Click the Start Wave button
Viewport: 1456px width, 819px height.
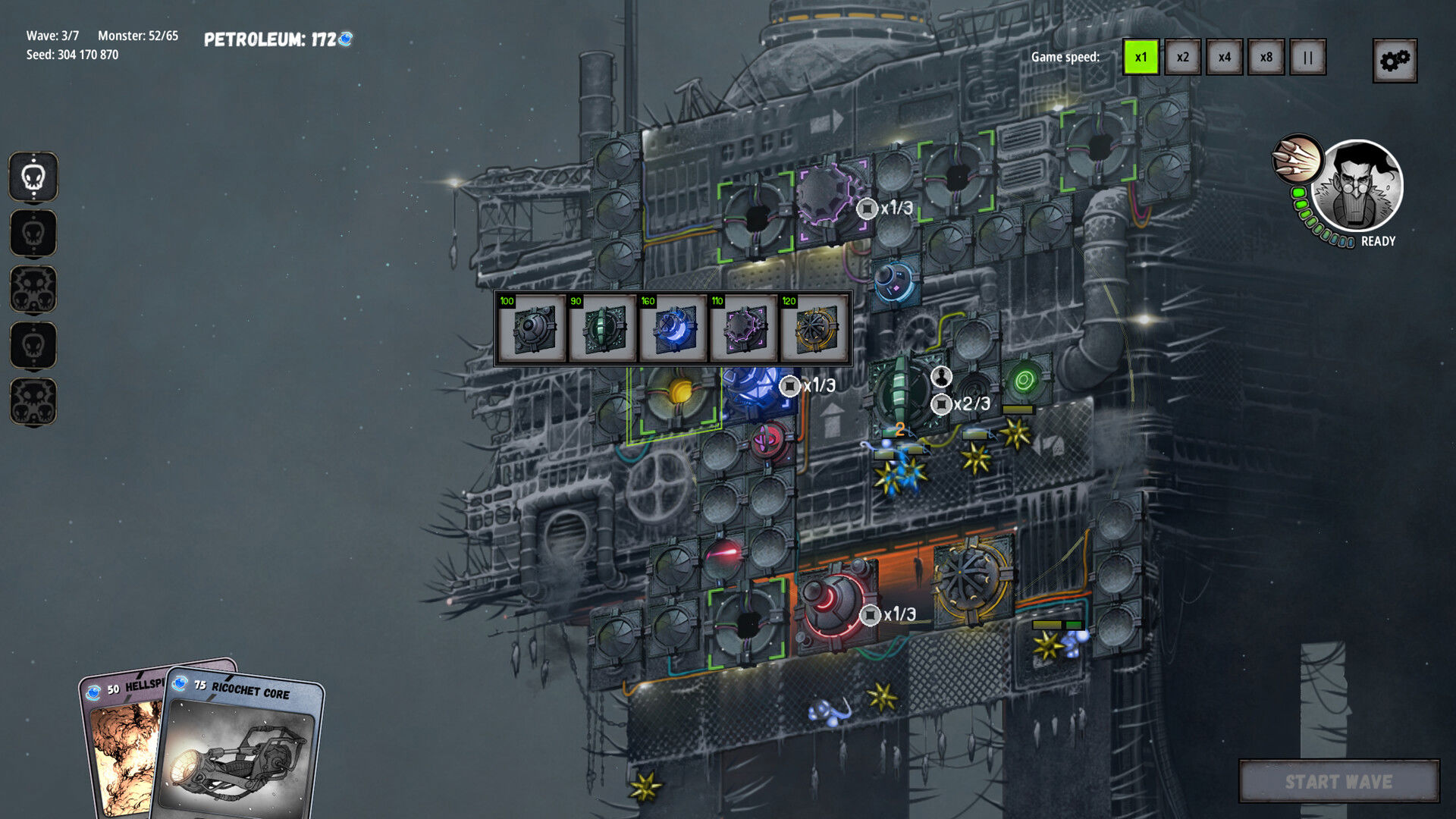point(1338,781)
